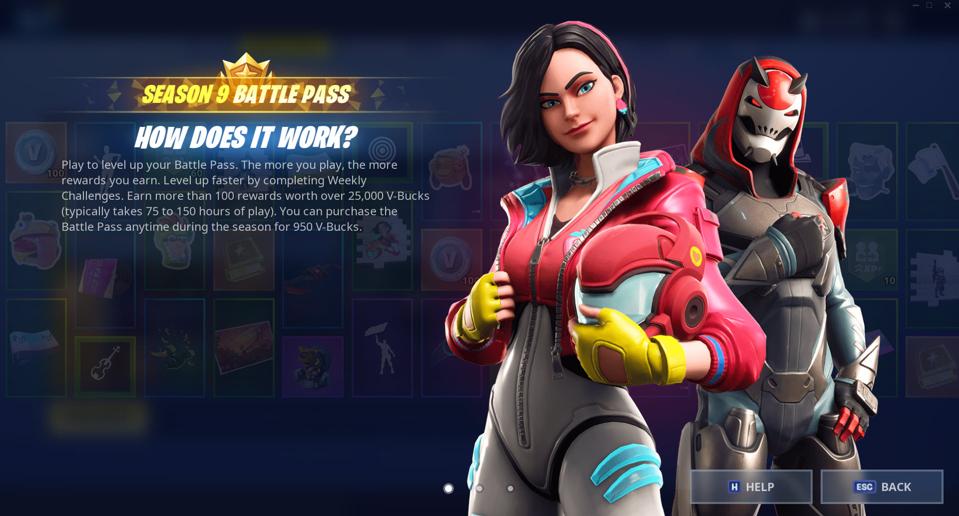
Task: Jump to the third page indicator dot
Action: tap(510, 489)
